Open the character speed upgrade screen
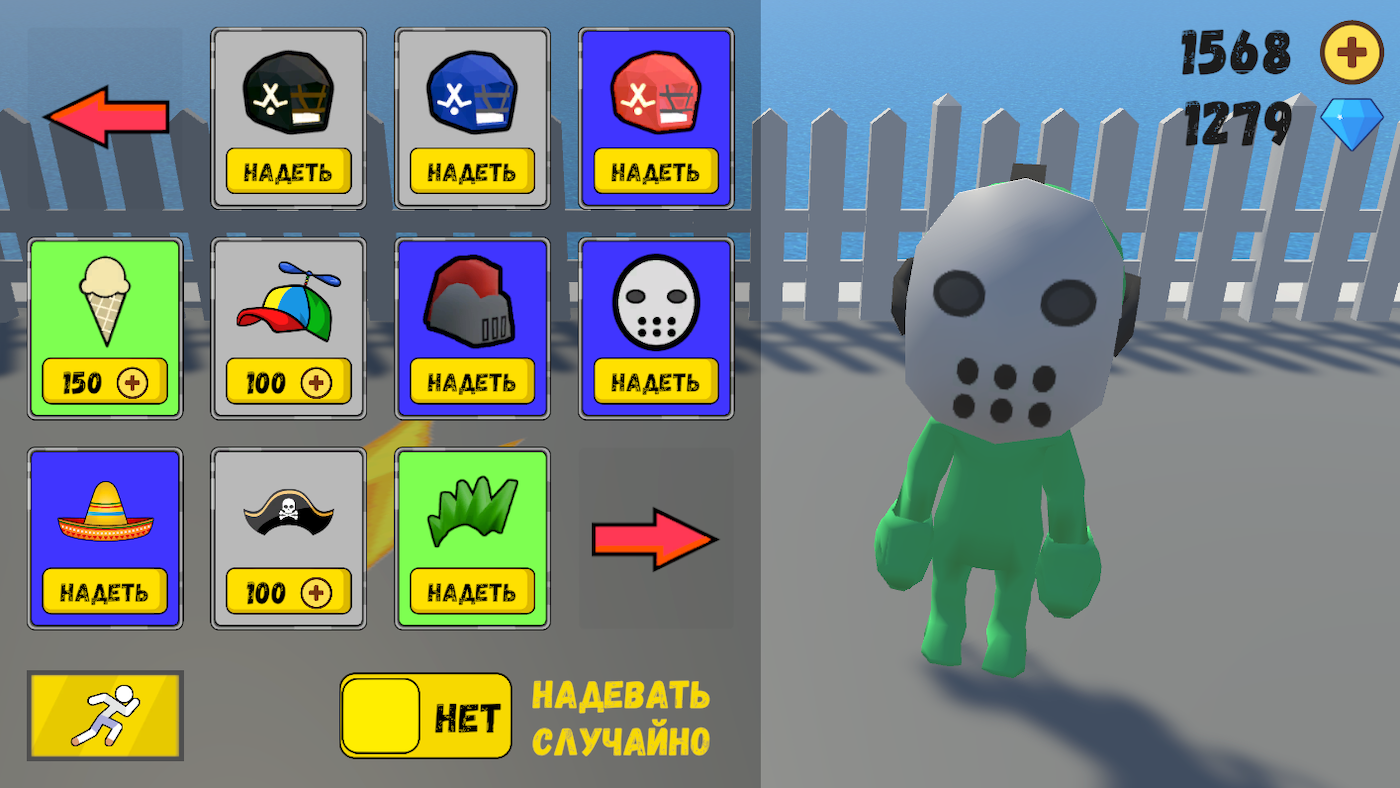This screenshot has height=788, width=1400. (105, 717)
